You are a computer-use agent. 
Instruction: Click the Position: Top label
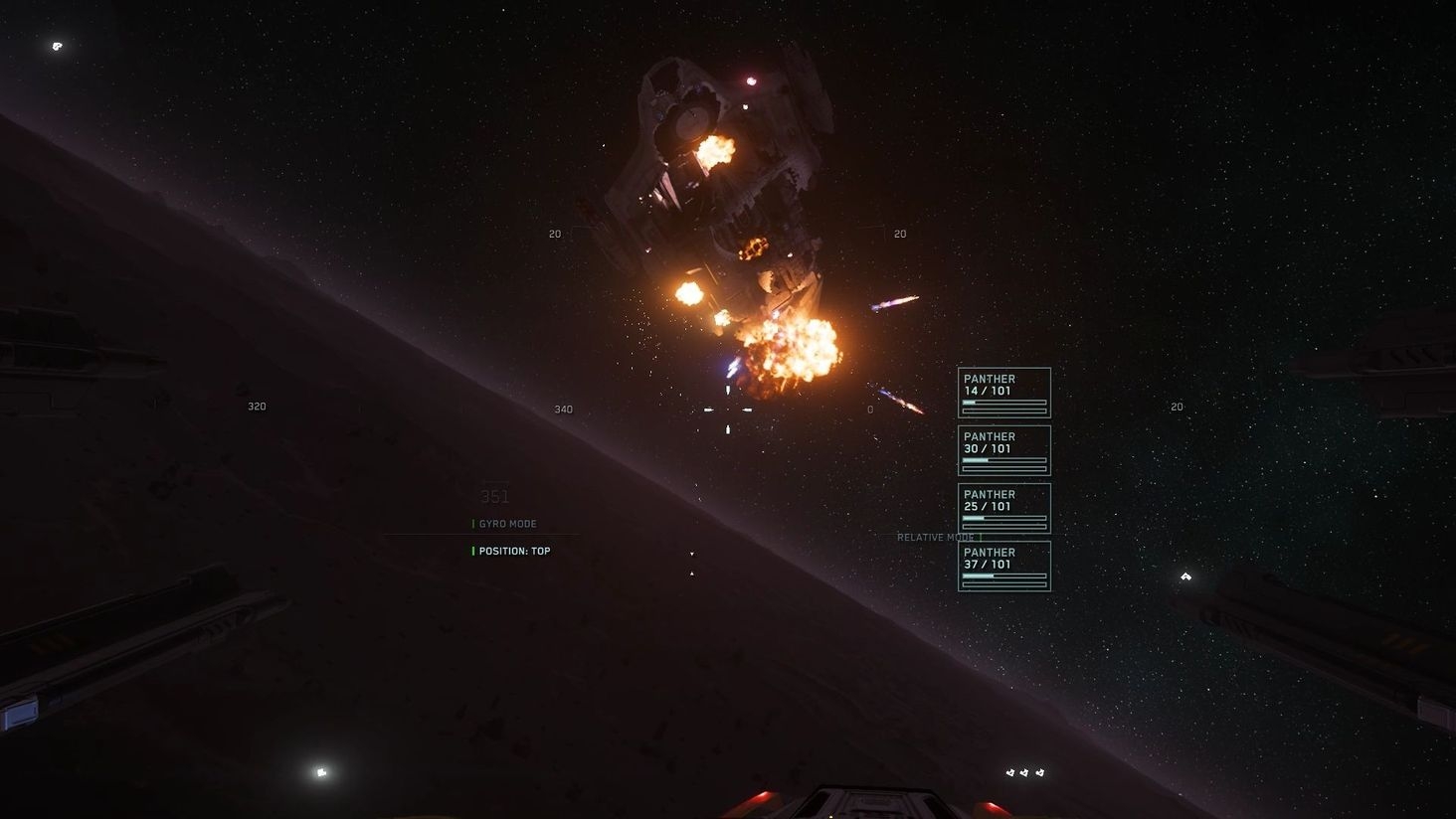tap(514, 551)
